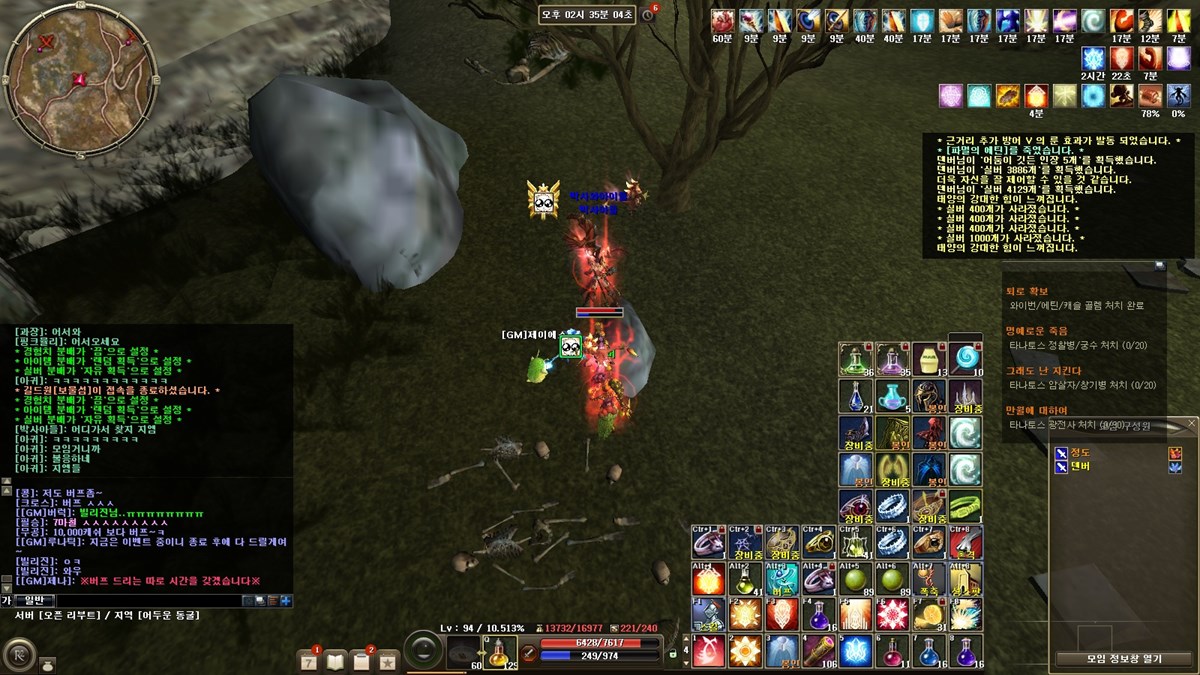Activate the red snowflake skill in F6 slot

tap(891, 614)
